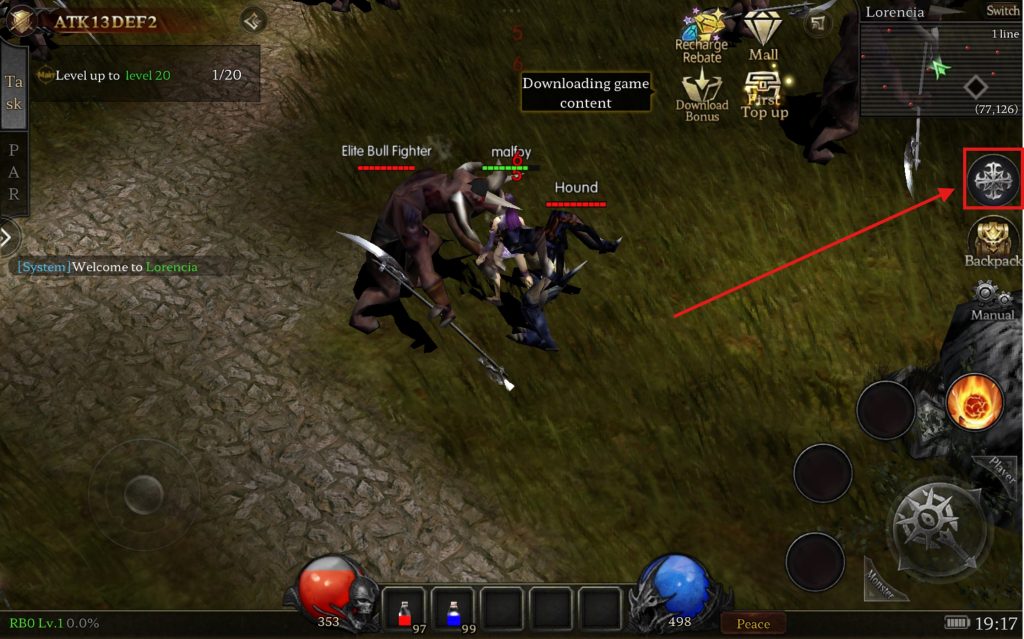Switch the server line

[1001, 11]
